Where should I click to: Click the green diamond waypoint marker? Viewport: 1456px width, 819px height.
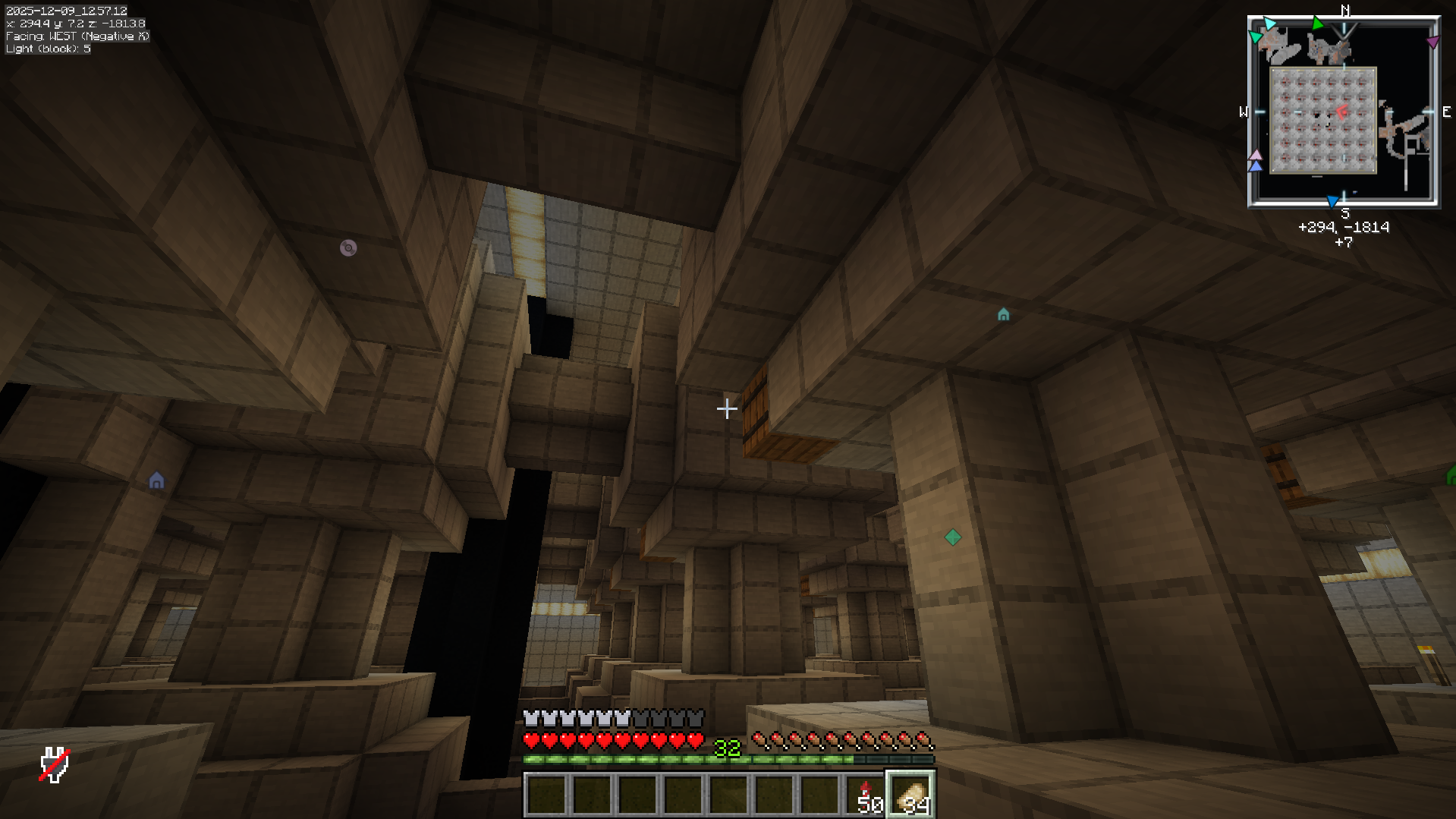[x=953, y=537]
